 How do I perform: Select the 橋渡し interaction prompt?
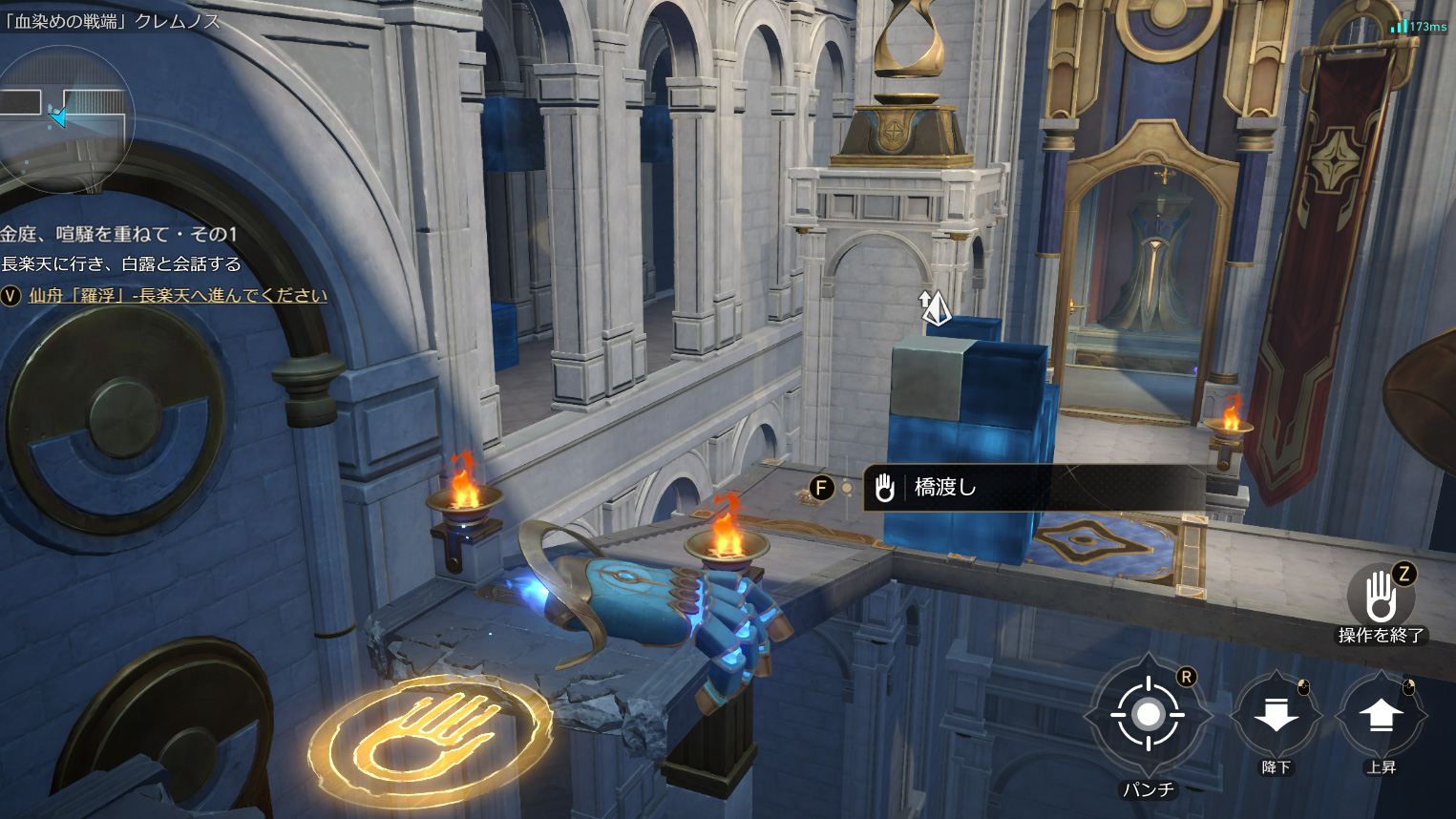point(1031,488)
